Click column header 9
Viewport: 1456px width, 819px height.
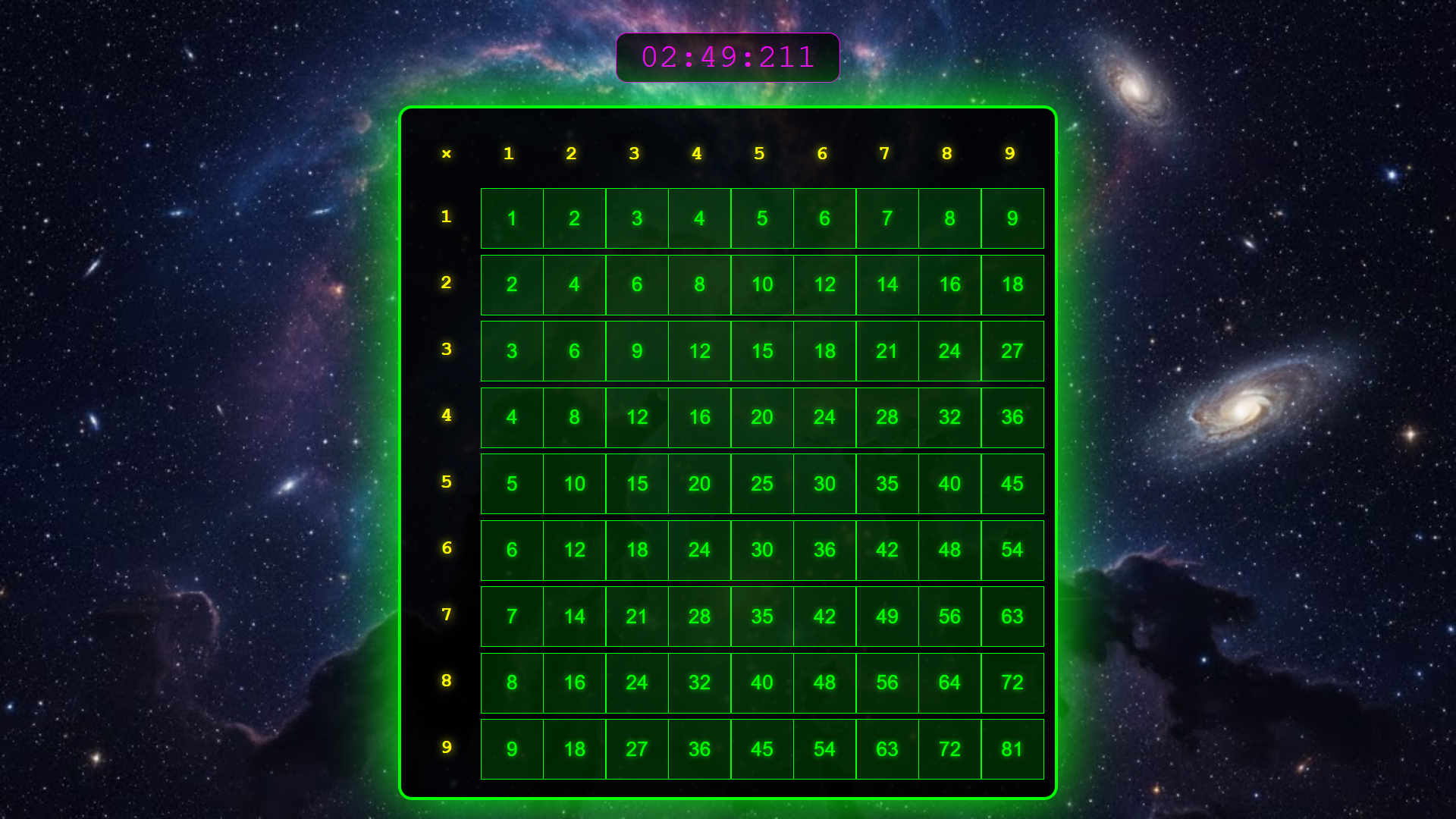coord(1009,153)
